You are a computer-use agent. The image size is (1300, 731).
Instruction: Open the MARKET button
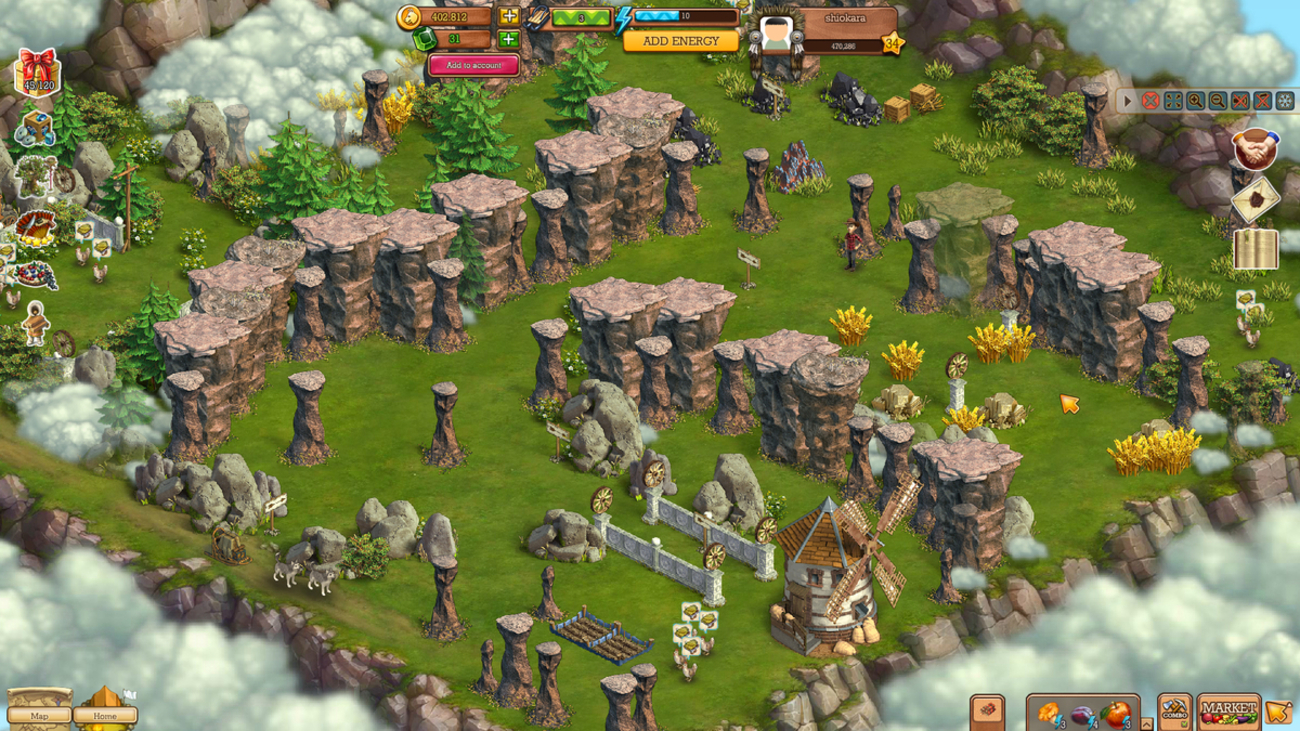[x=1228, y=711]
